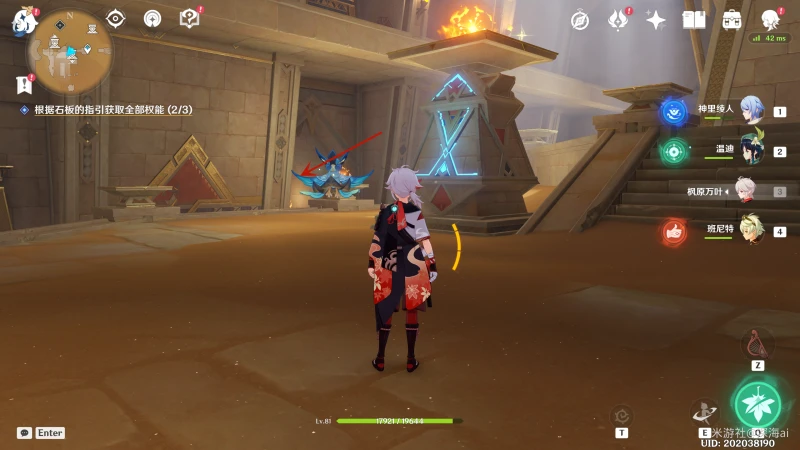This screenshot has width=800, height=450.
Task: Open the Adventurer Handbook book icon
Action: coord(694,20)
